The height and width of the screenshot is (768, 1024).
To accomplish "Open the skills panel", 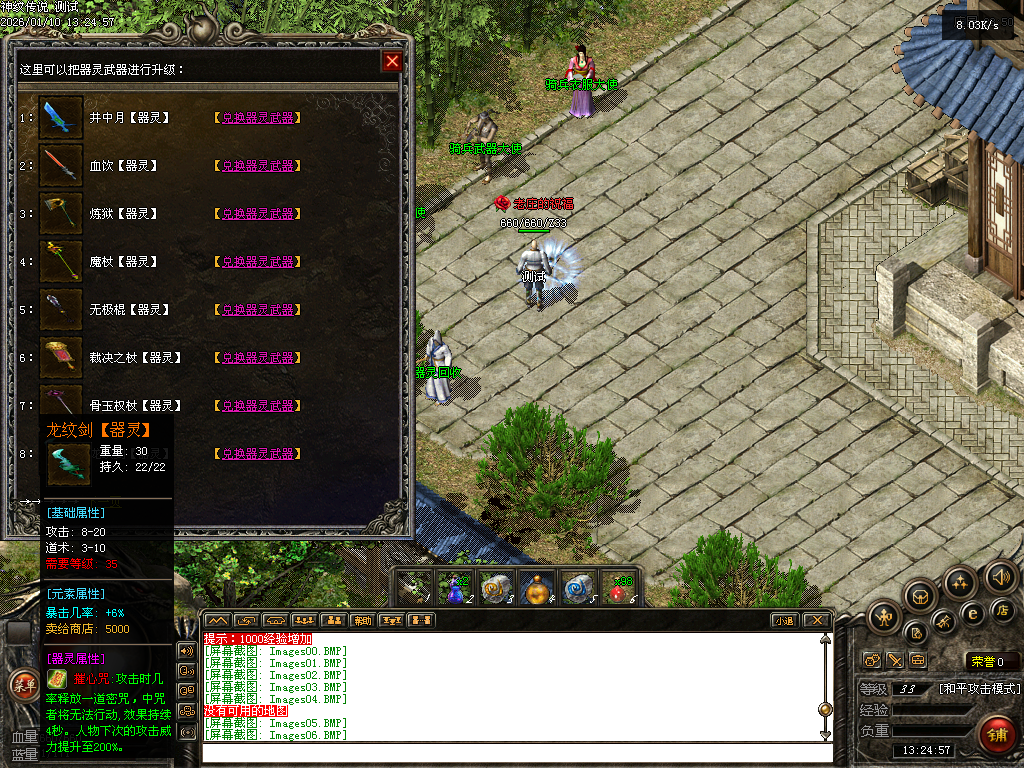I will click(x=961, y=582).
